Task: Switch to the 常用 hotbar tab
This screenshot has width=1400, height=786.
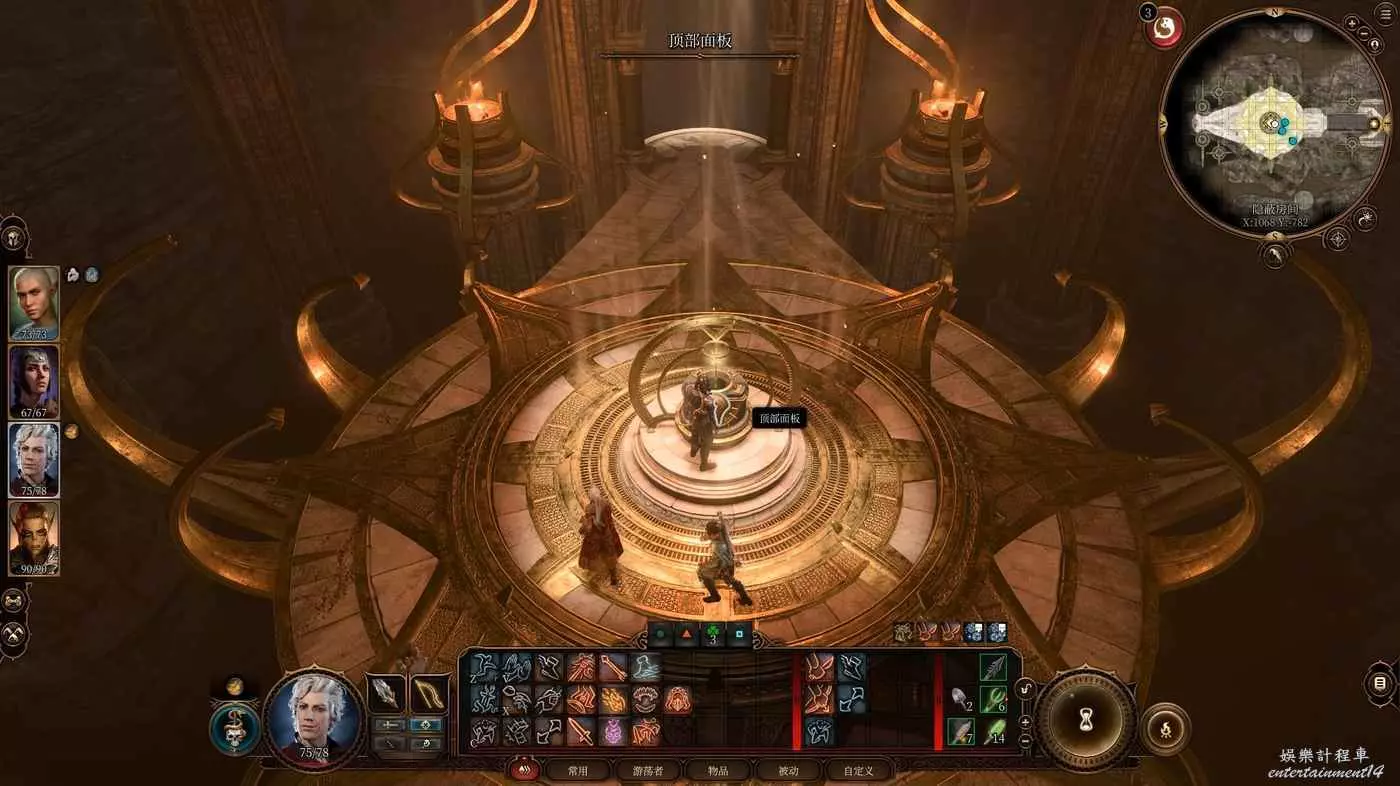Action: coord(578,770)
